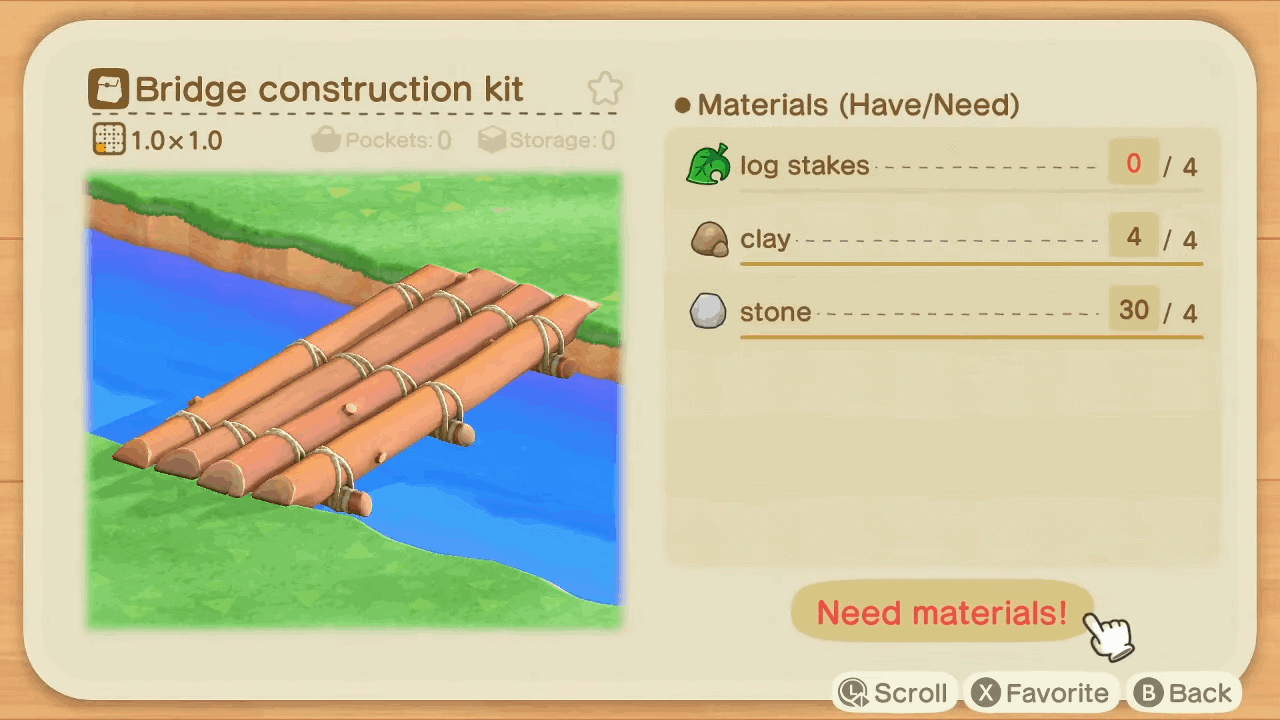Select the Storage box icon
The image size is (1280, 720).
(492, 140)
